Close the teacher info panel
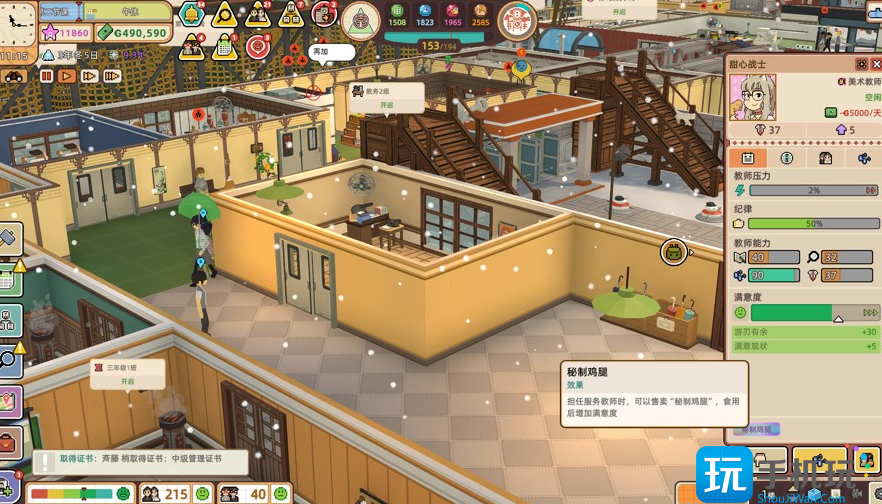 (876, 64)
